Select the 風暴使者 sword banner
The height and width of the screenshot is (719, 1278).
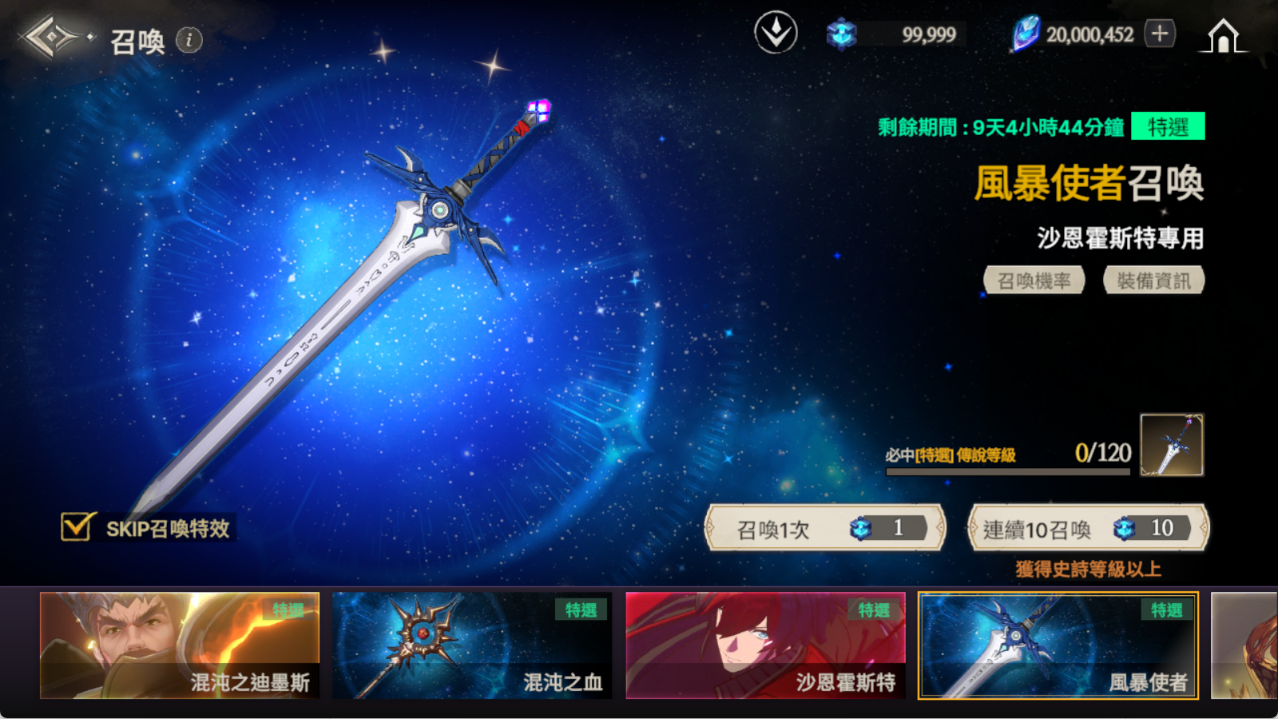(x=1058, y=645)
